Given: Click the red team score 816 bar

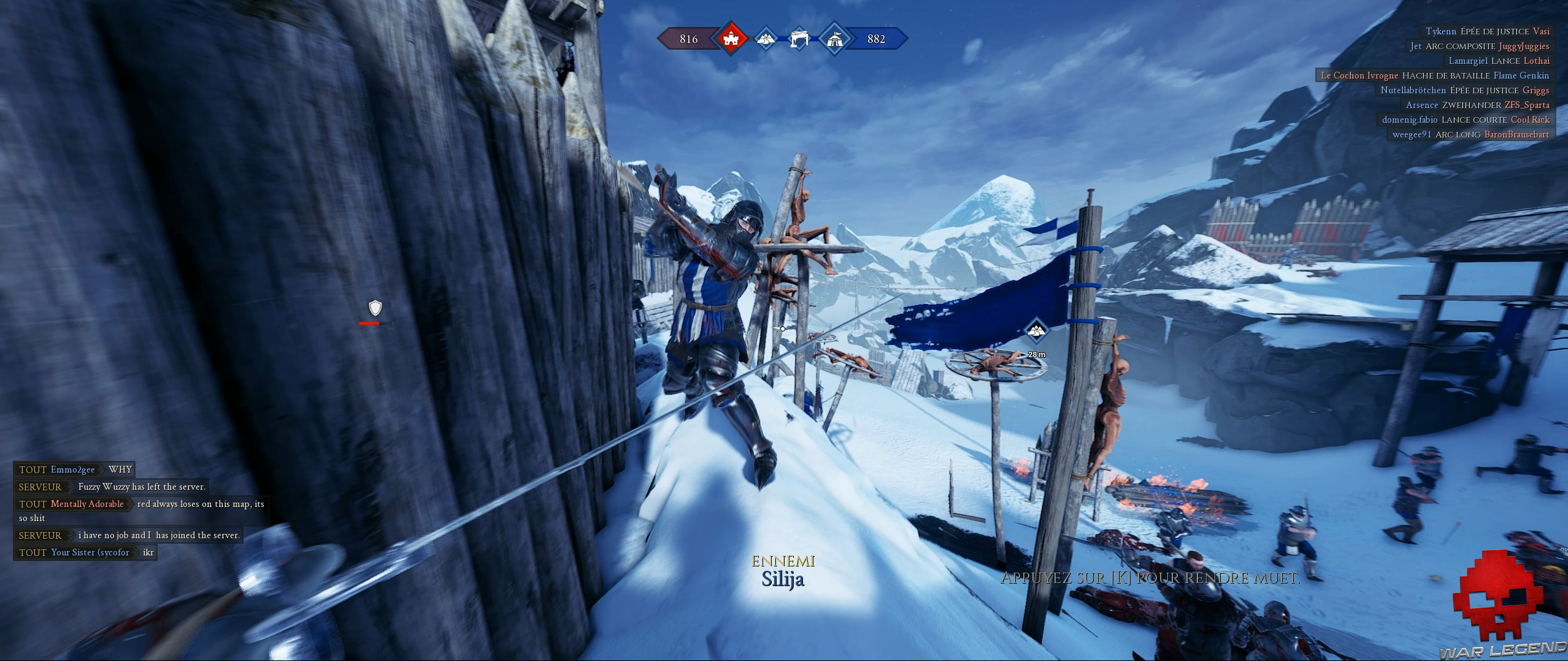Looking at the screenshot, I should click(688, 38).
